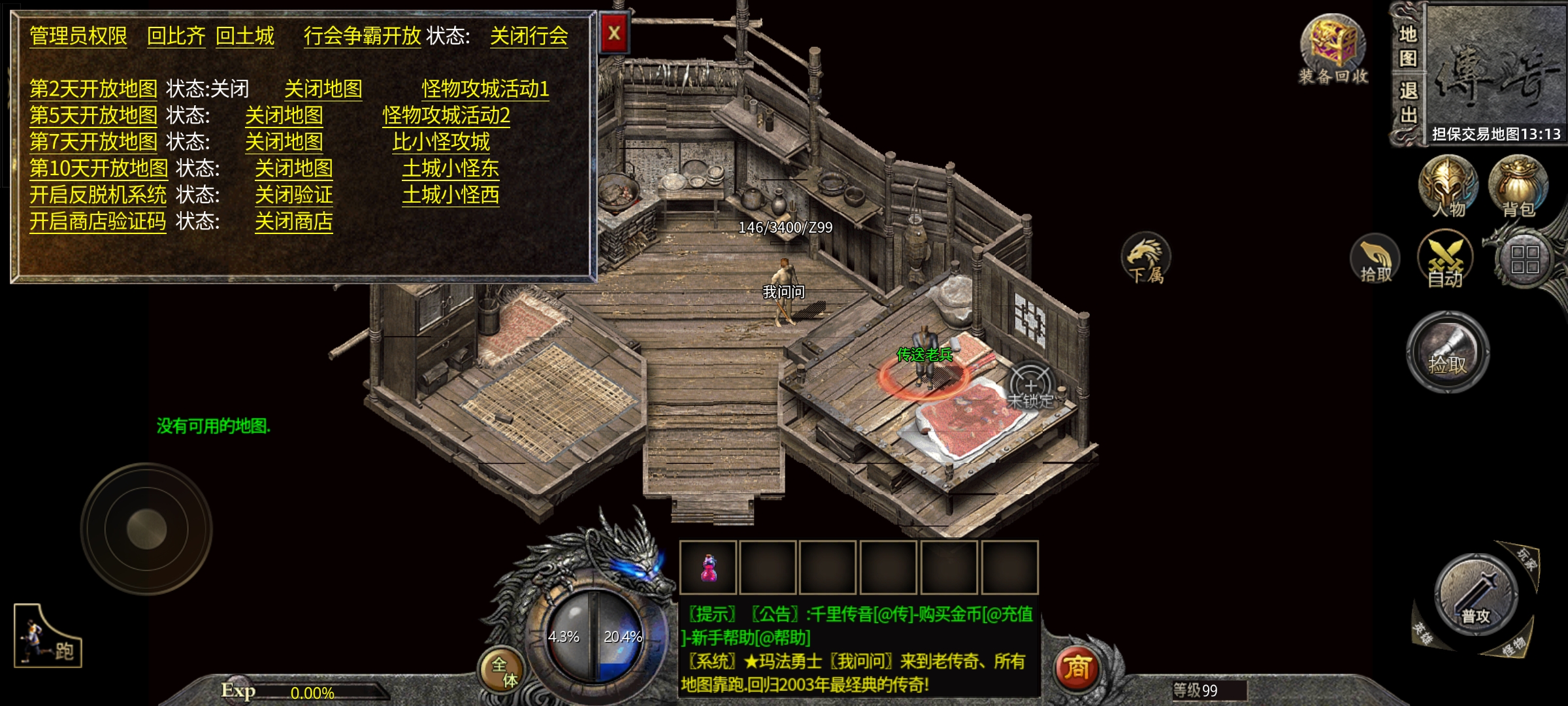Open the 管理员权限 admin permissions link
The height and width of the screenshot is (706, 1568).
[78, 36]
